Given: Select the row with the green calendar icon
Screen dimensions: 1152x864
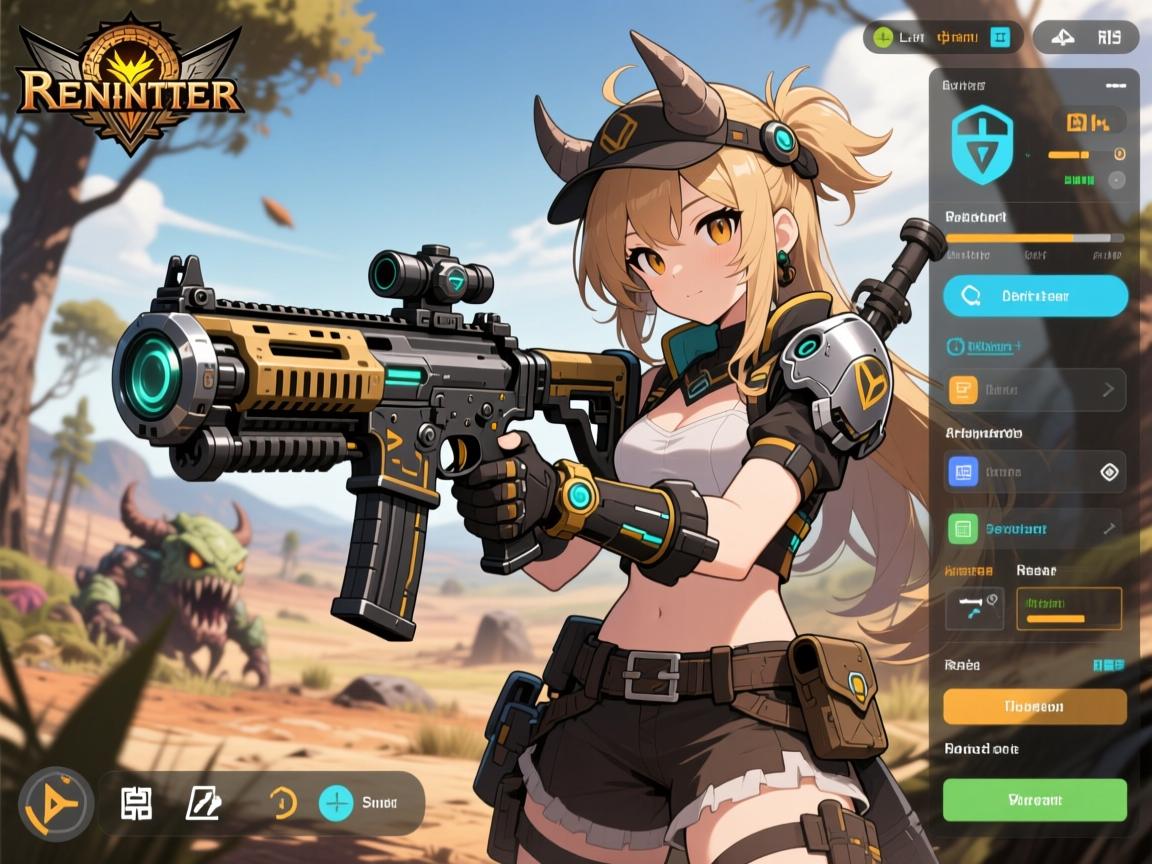Looking at the screenshot, I should (1035, 528).
